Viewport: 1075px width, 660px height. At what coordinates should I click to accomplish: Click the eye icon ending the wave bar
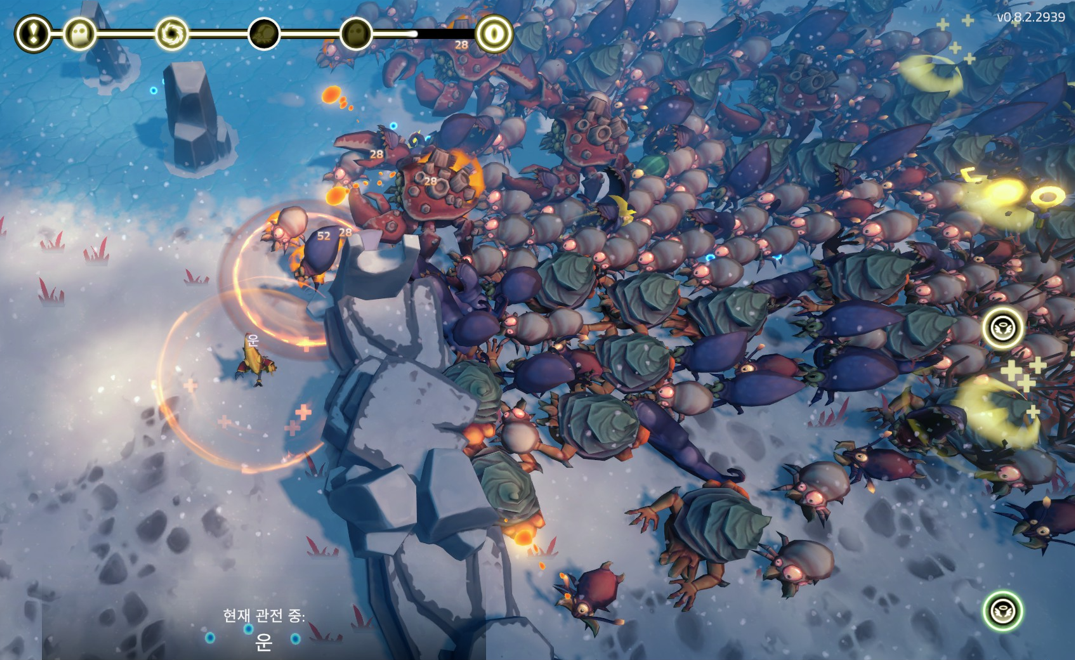(x=493, y=34)
